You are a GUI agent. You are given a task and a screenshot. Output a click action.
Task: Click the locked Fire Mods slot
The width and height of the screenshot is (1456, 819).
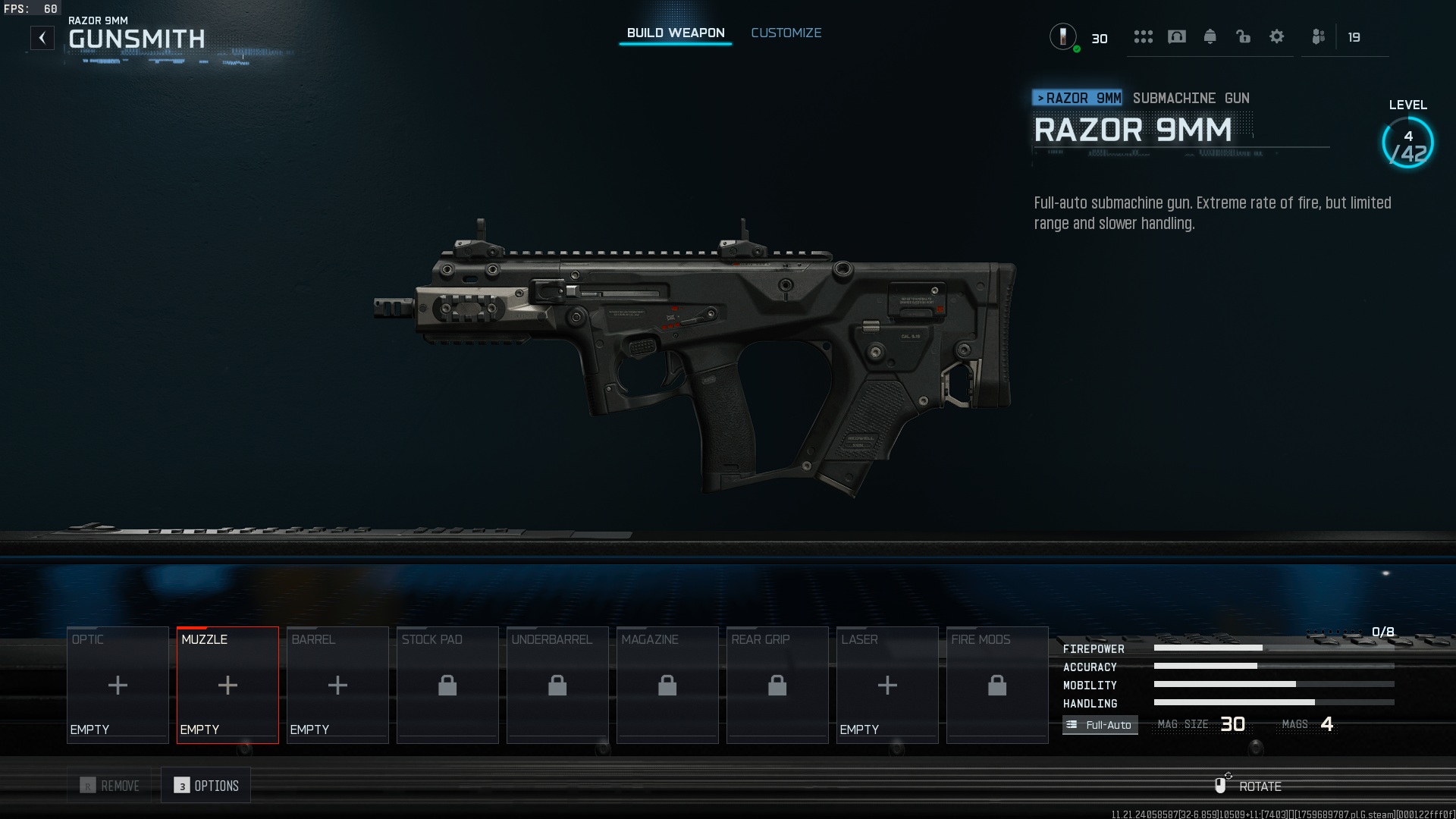coord(997,685)
